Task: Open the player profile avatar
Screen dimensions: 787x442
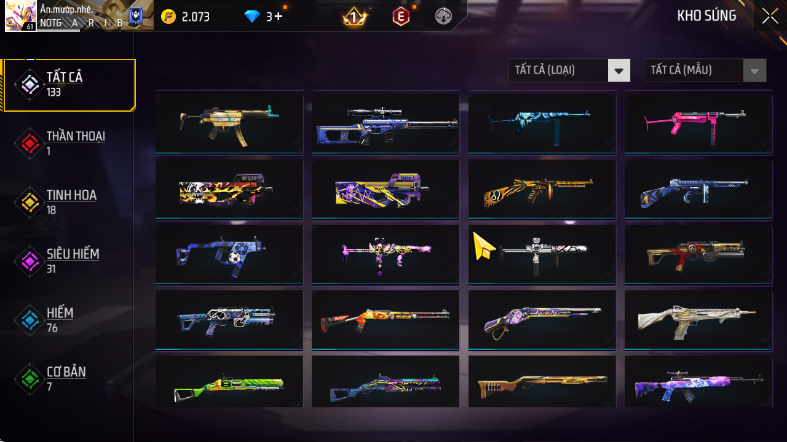Action: (20, 15)
